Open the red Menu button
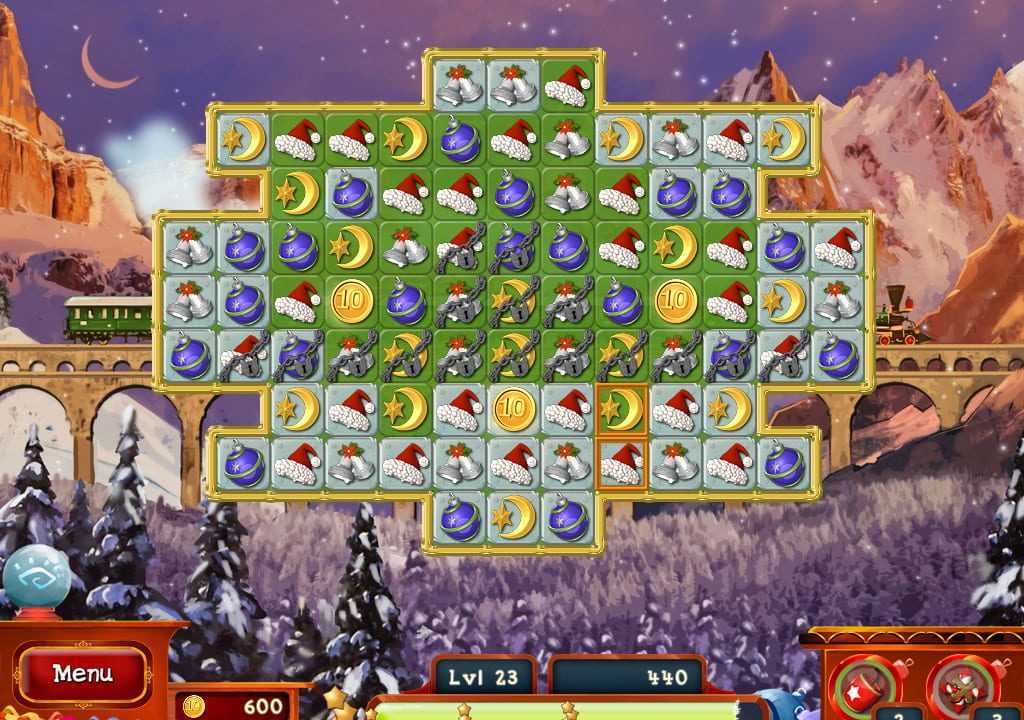The height and width of the screenshot is (720, 1024). (x=82, y=674)
